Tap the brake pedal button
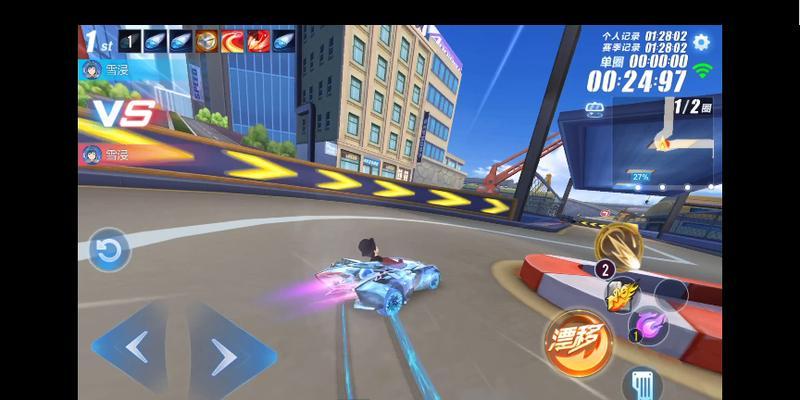This screenshot has width=800, height=400. click(641, 383)
